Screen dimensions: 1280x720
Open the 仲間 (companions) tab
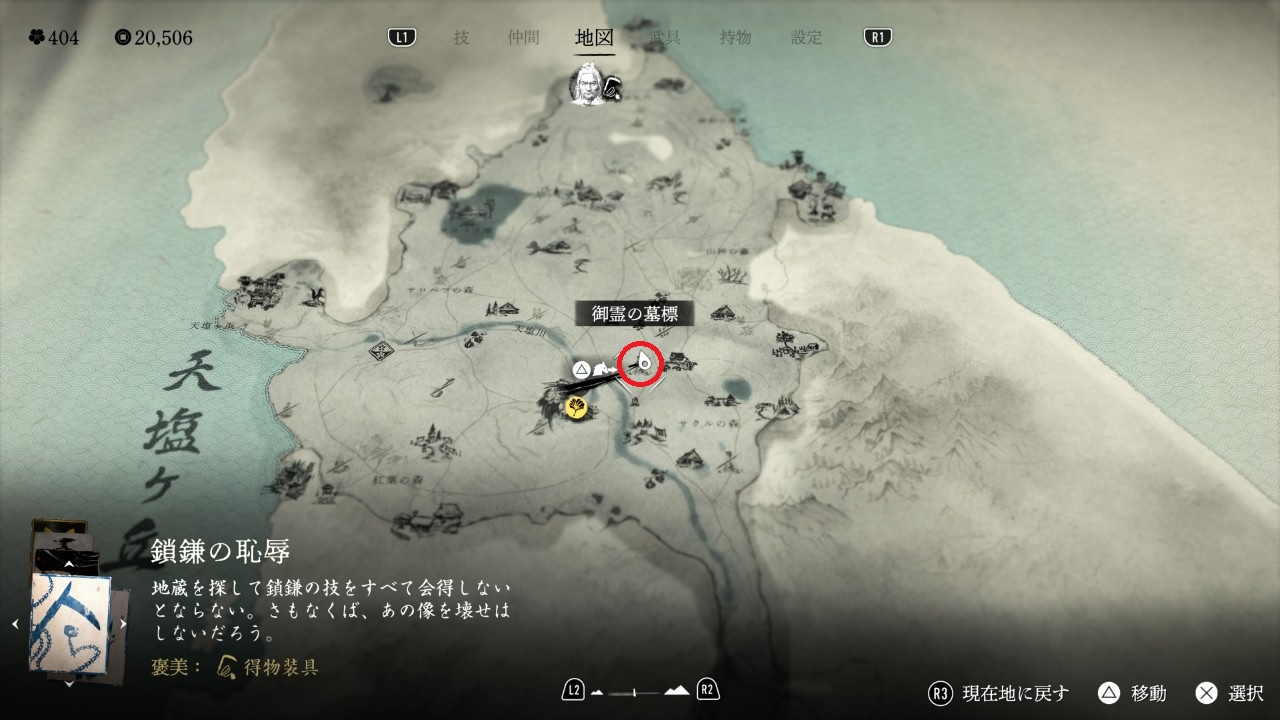click(523, 38)
